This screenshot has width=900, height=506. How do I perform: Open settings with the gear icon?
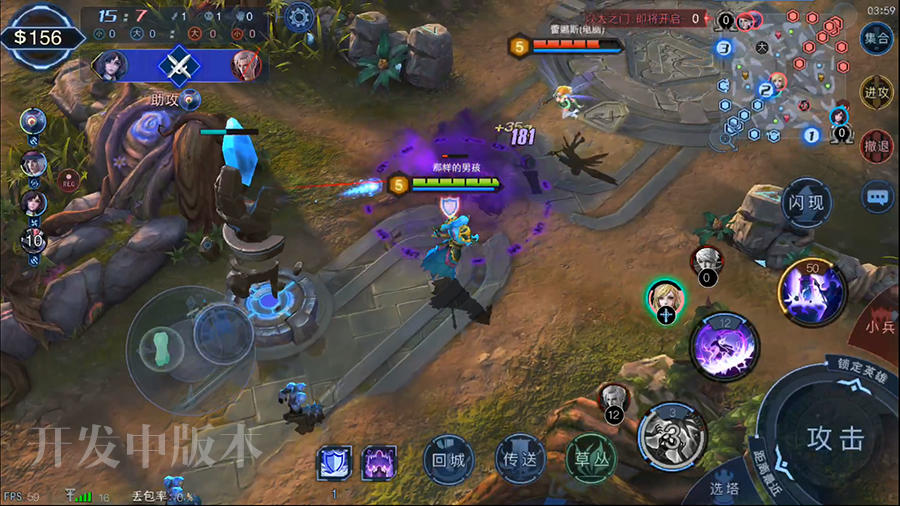297,17
